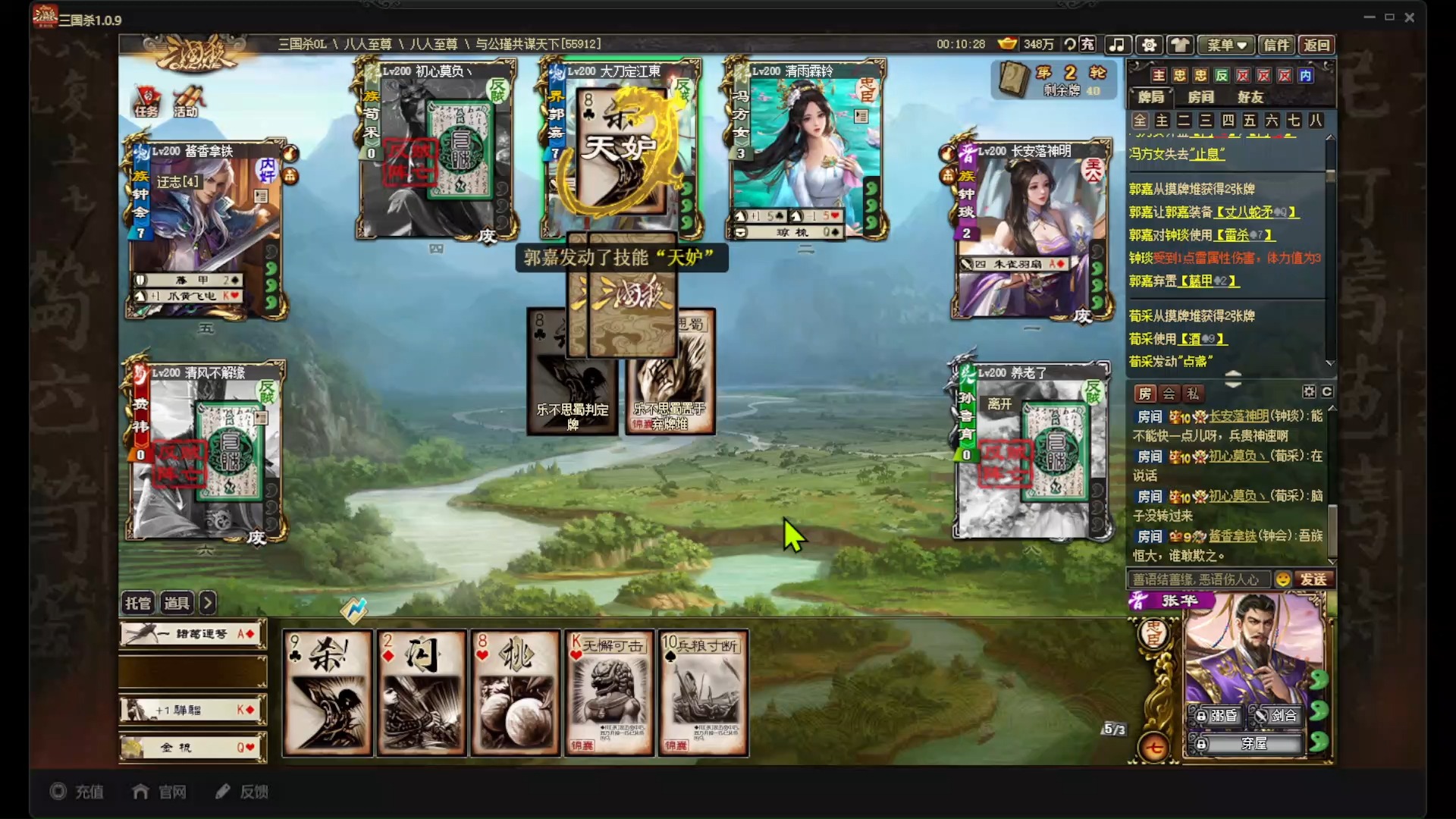Screen dimensions: 1456x819
Task: Toggle 托管 auto-play mode
Action: 138,603
